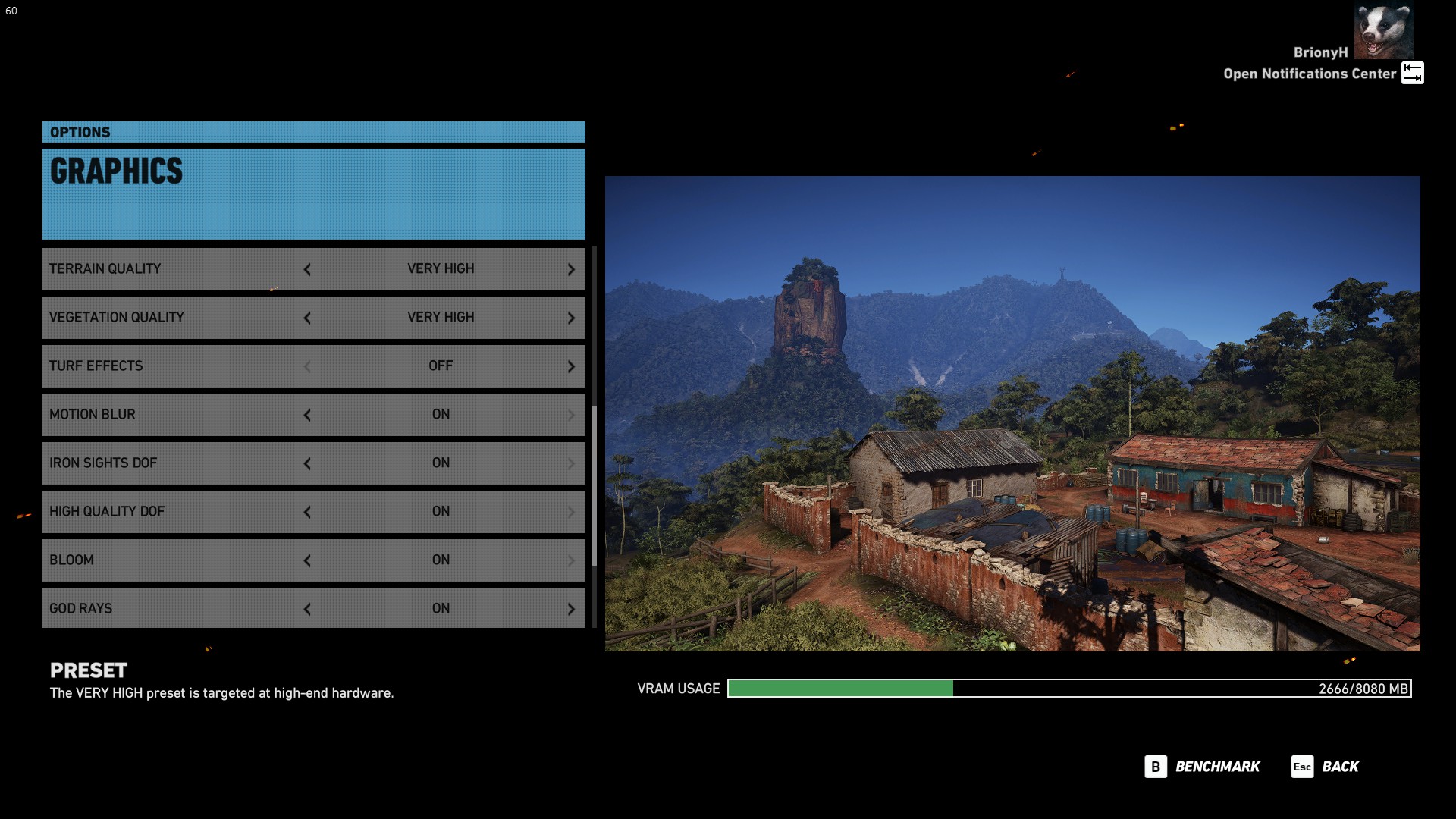Click the graphics options list scrollbar
Image resolution: width=1456 pixels, height=819 pixels.
595,485
